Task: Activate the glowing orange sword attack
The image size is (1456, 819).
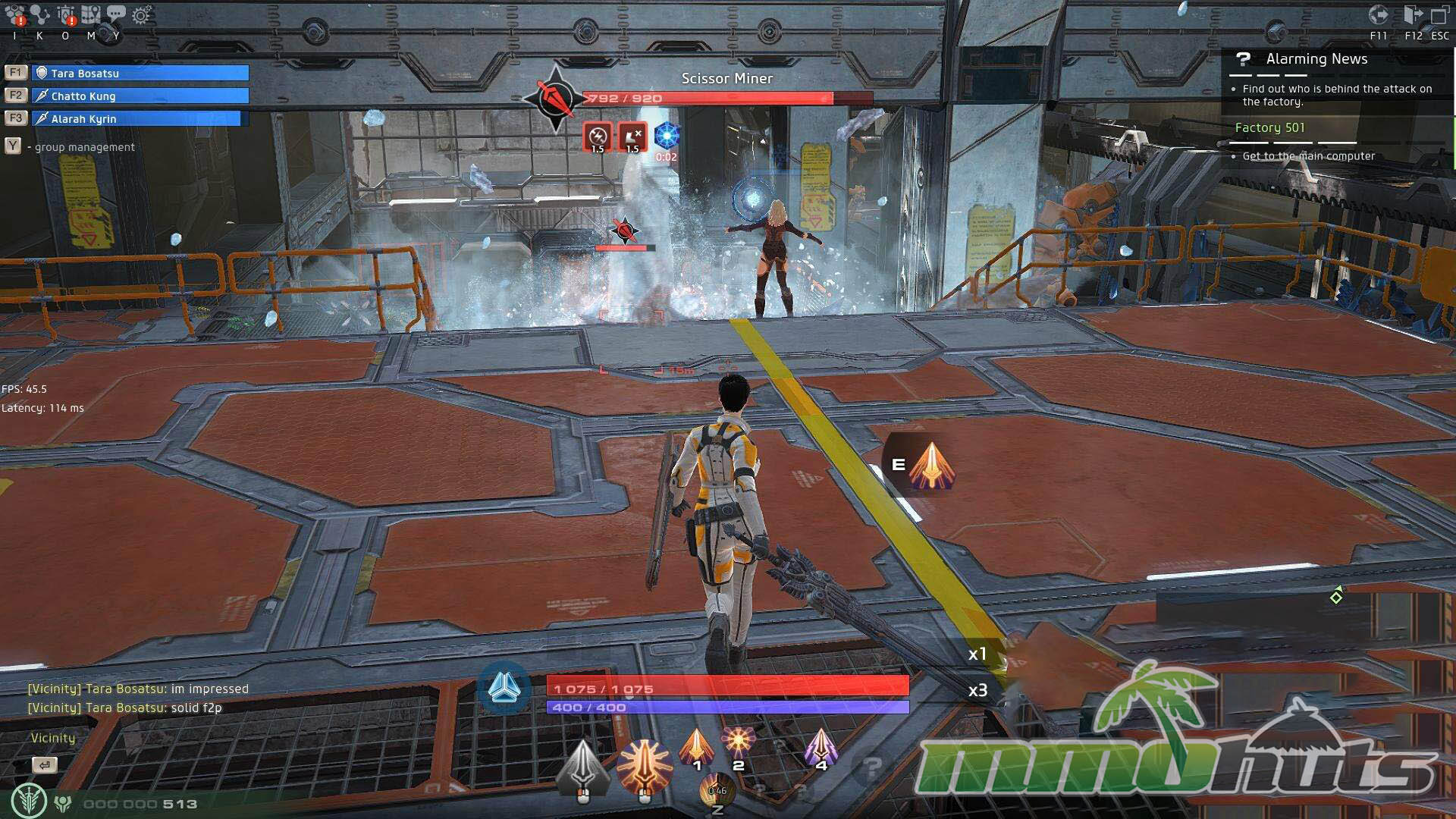Action: [645, 768]
